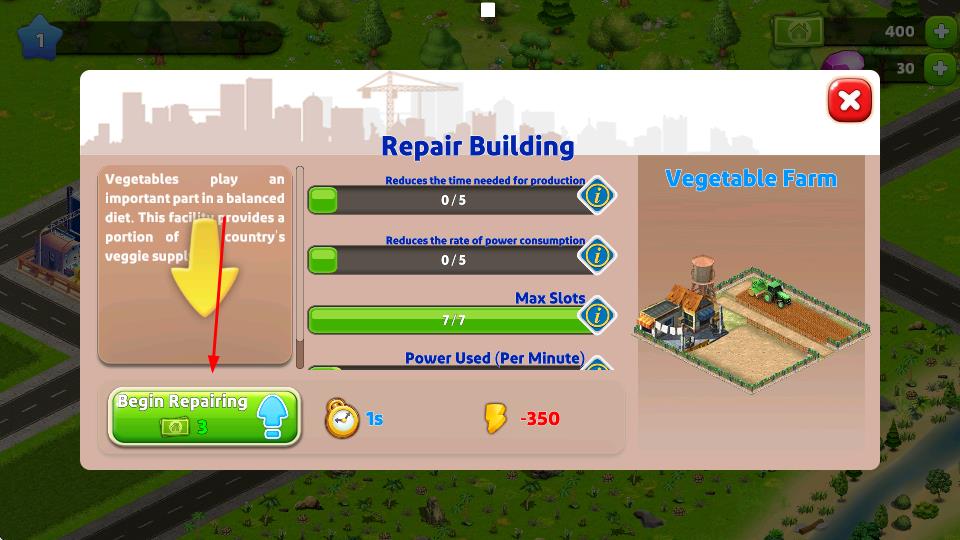Show info for power consumption rate

(597, 255)
